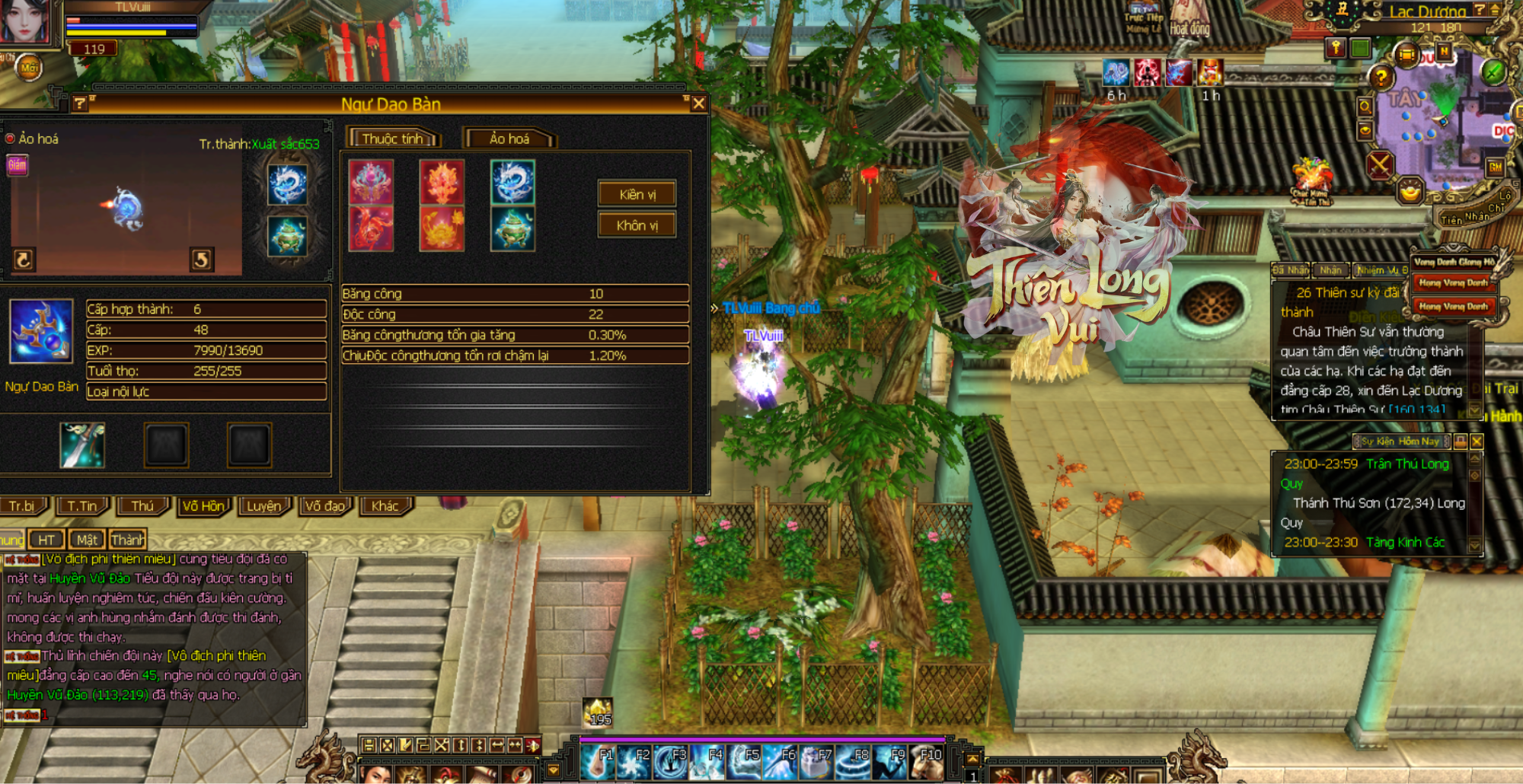Select the Ngự Dao Bàn item icon
This screenshot has height=784, width=1523.
(x=41, y=331)
